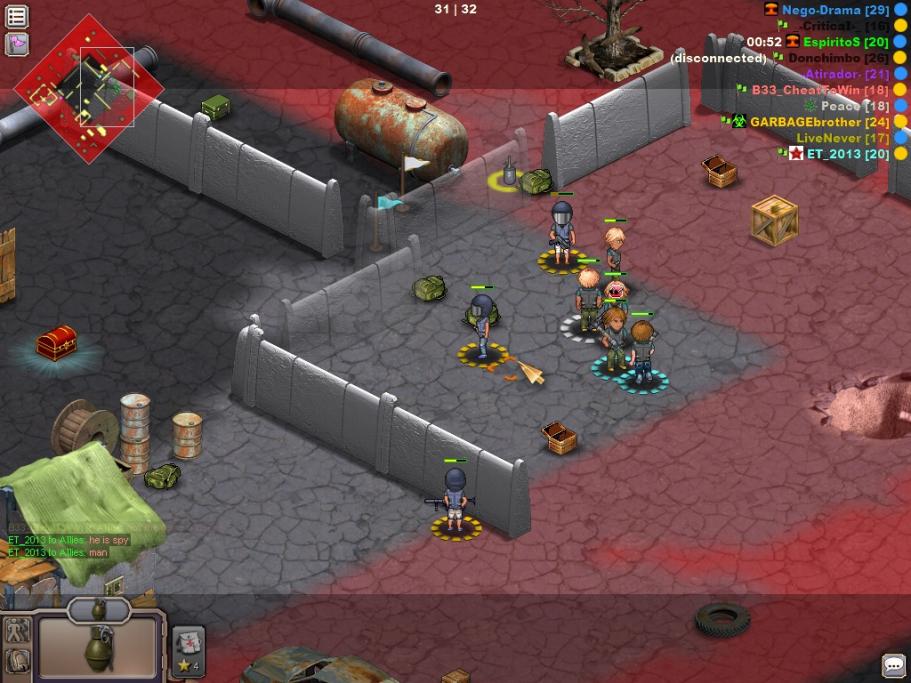Click the pink flag button
The height and width of the screenshot is (683, 911).
[17, 43]
